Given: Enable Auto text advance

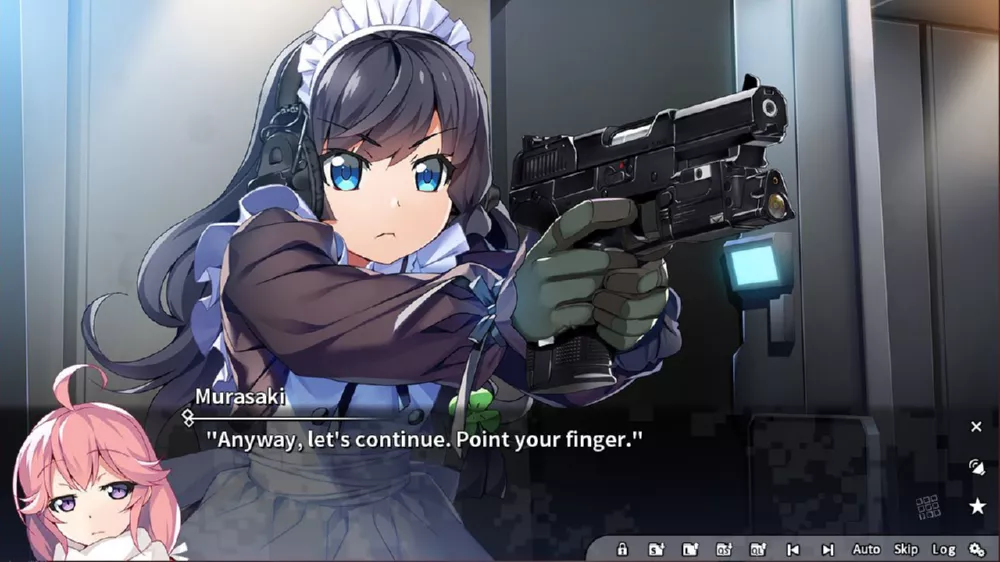Looking at the screenshot, I should click(866, 549).
